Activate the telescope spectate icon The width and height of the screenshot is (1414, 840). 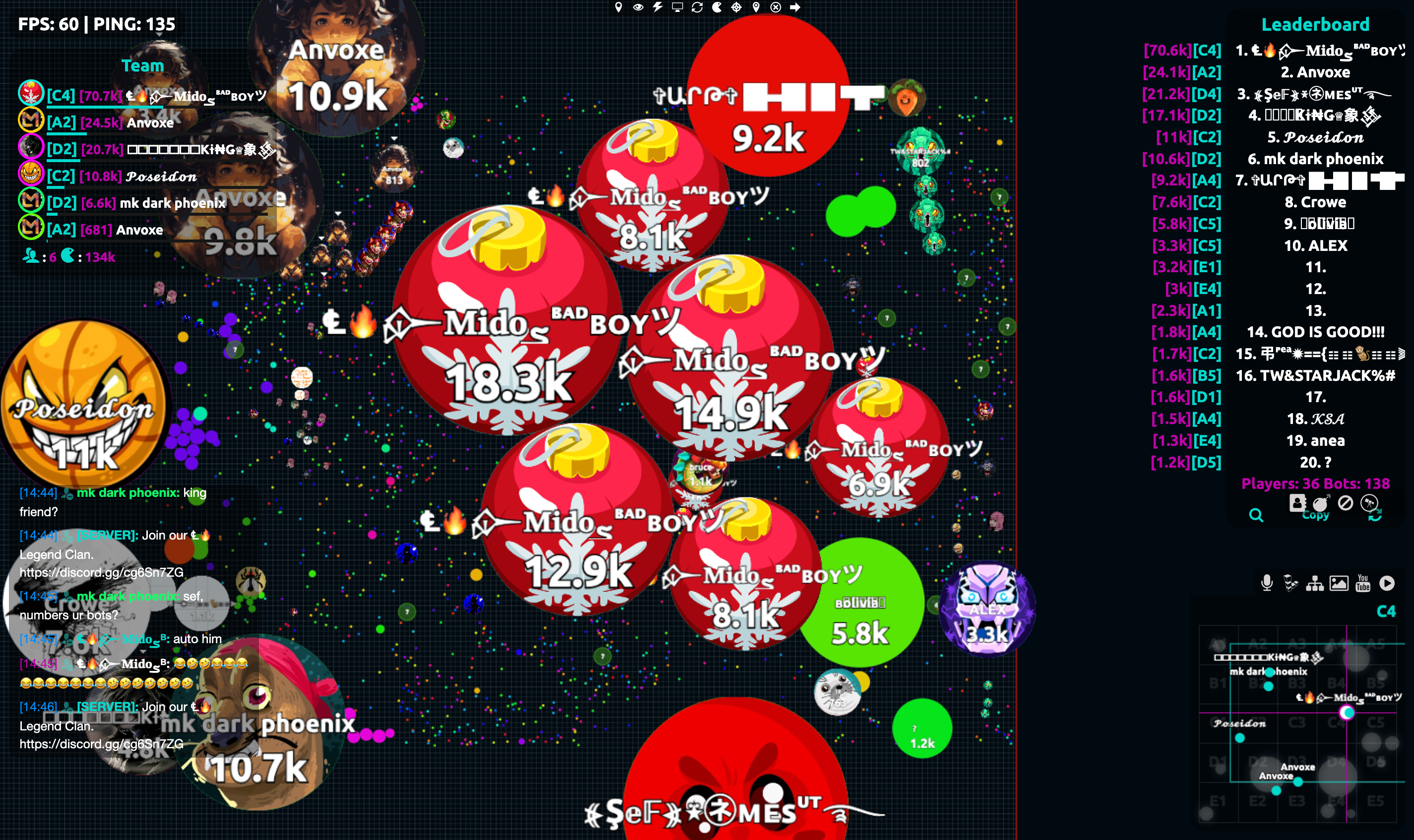(1369, 503)
